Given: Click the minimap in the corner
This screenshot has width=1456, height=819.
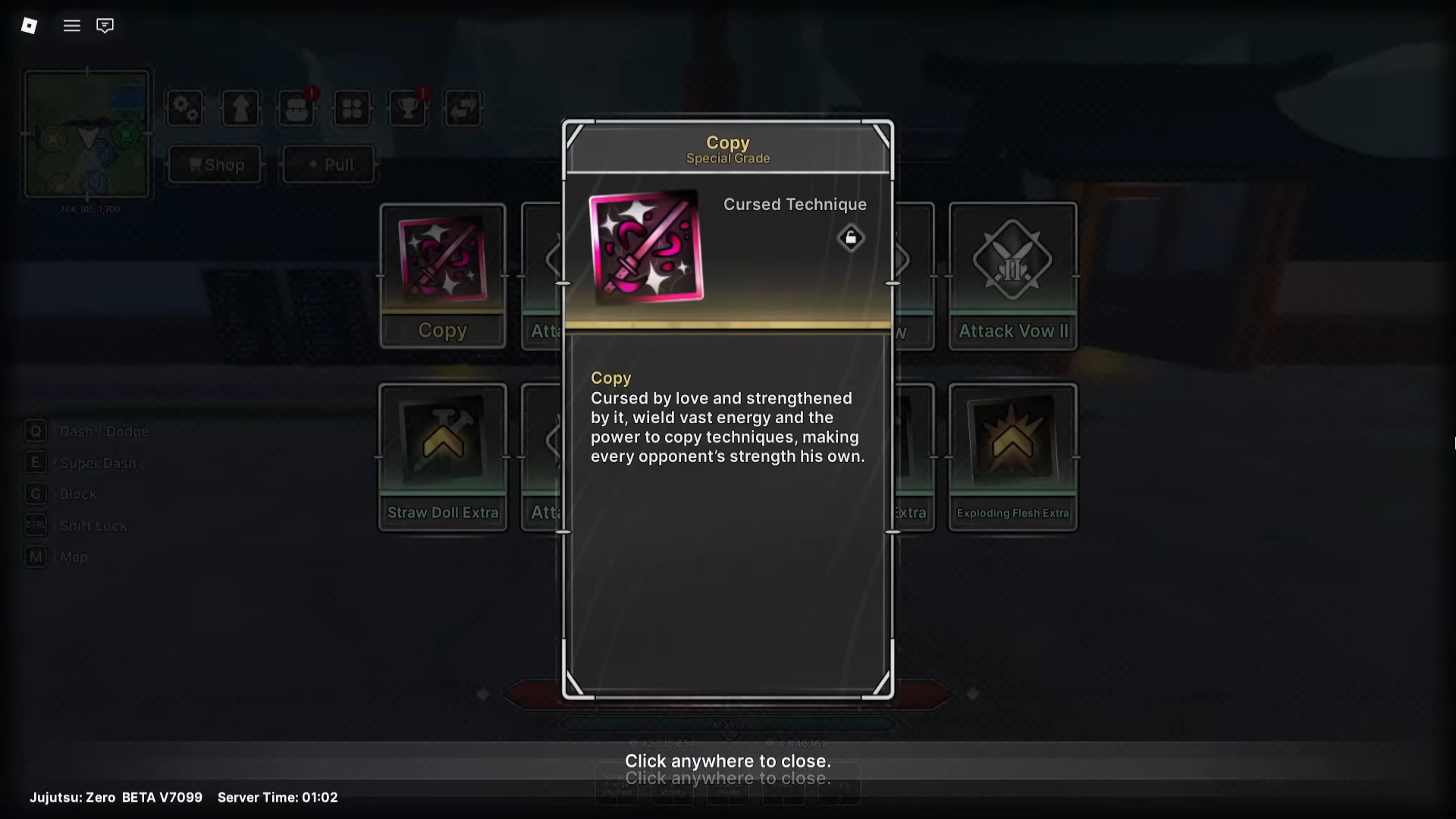Looking at the screenshot, I should 87,134.
